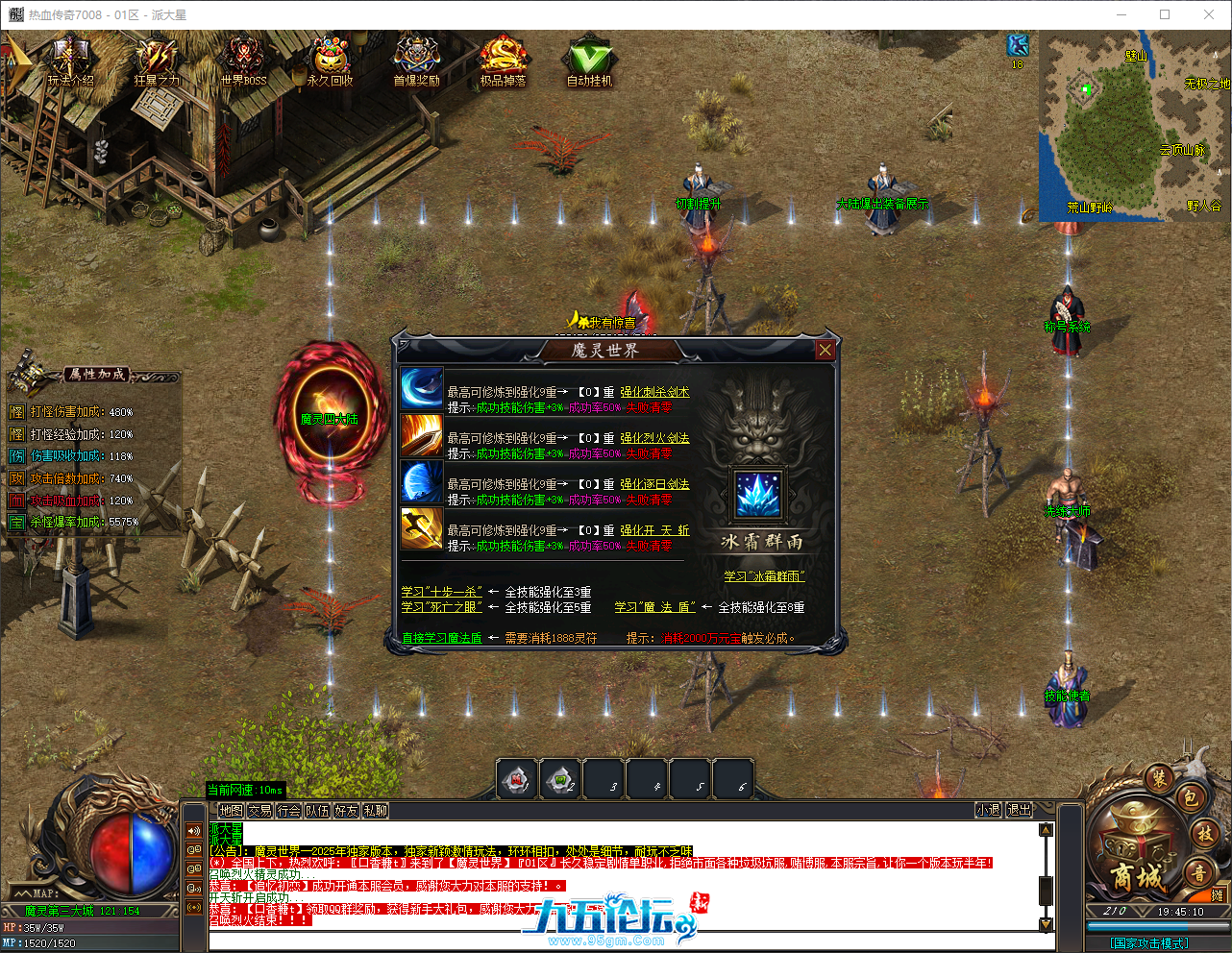Switch to the 交易 chat tab
The width and height of the screenshot is (1232, 953).
point(259,811)
